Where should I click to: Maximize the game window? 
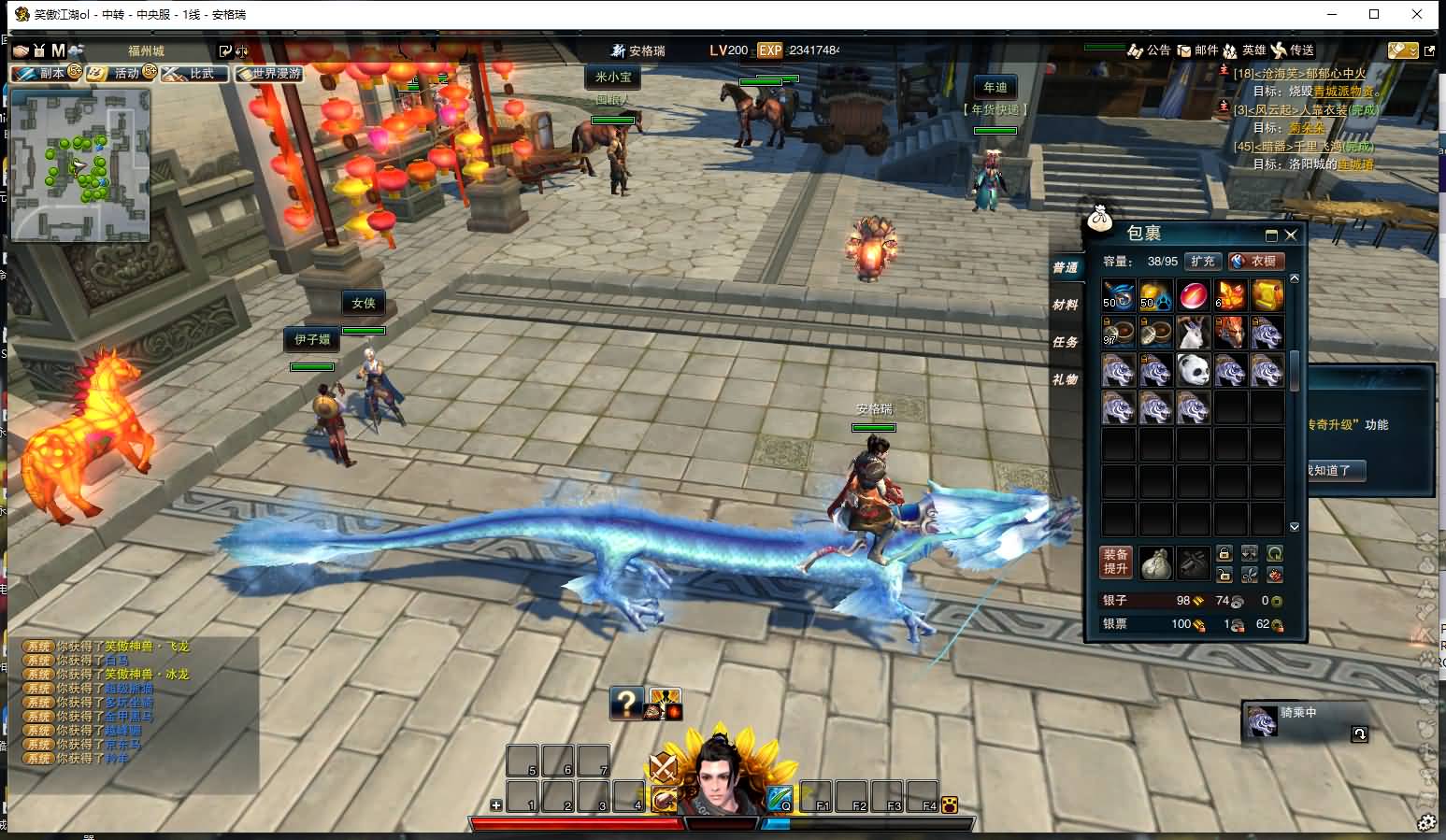point(1374,14)
